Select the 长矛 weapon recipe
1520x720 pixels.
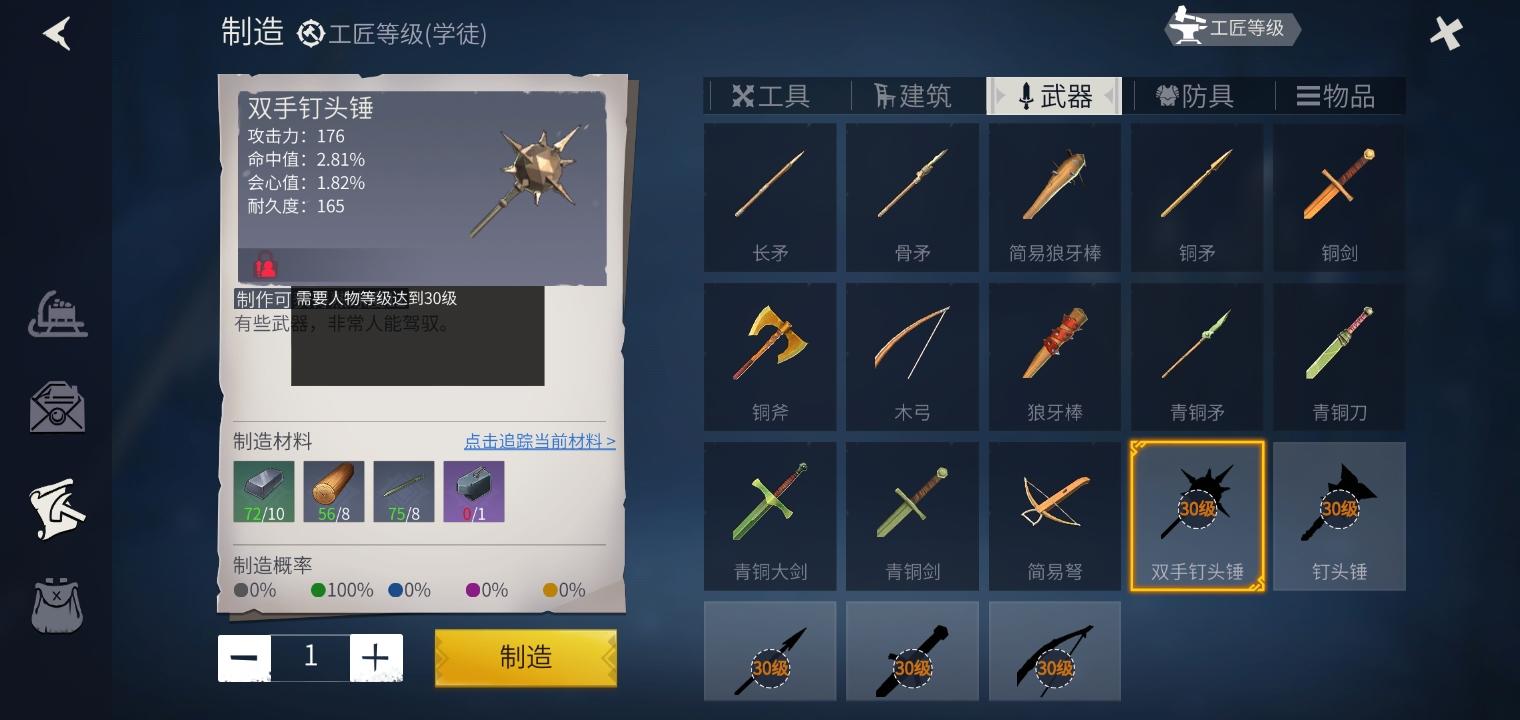click(x=770, y=197)
